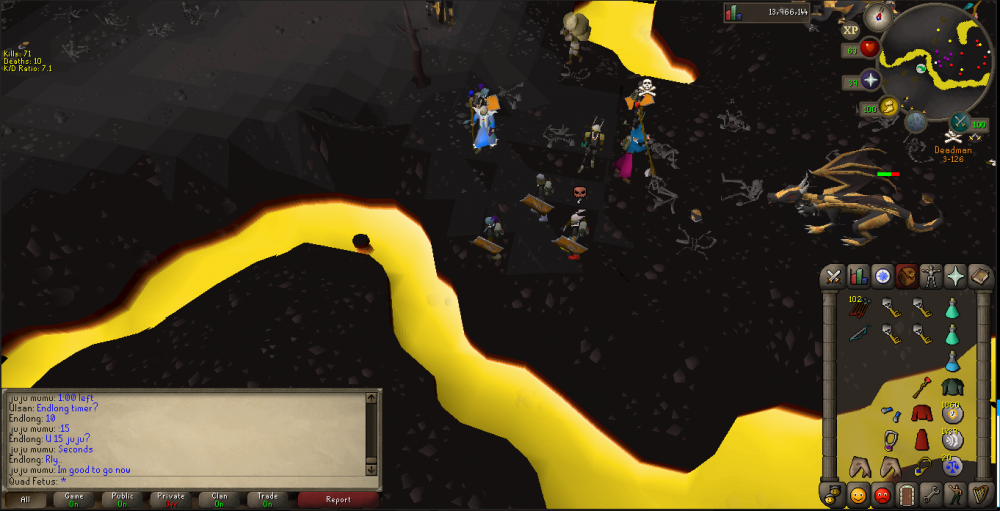Toggle the Trade chat filter

click(x=267, y=498)
